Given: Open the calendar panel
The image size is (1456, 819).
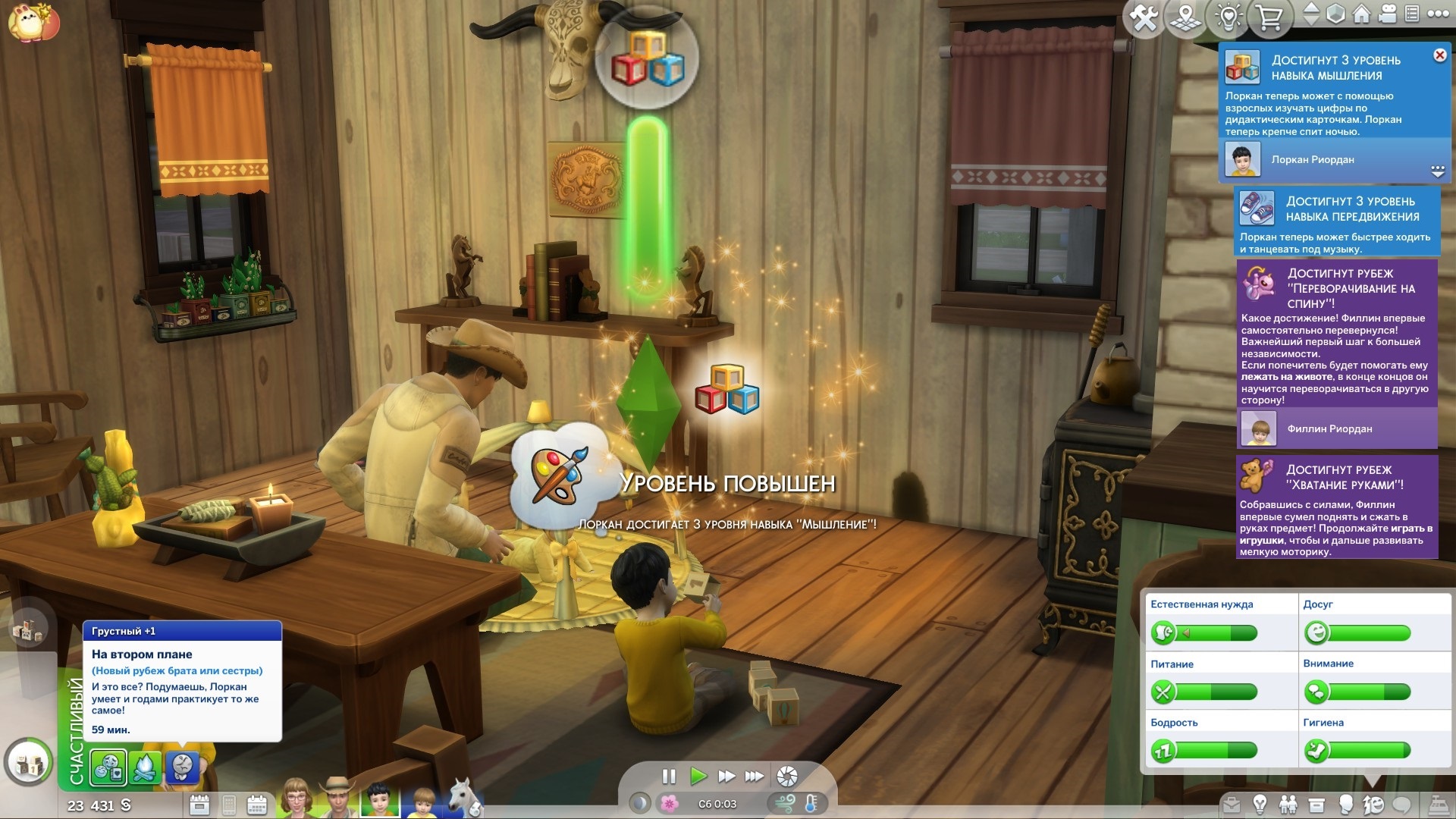Looking at the screenshot, I should pos(257,805).
